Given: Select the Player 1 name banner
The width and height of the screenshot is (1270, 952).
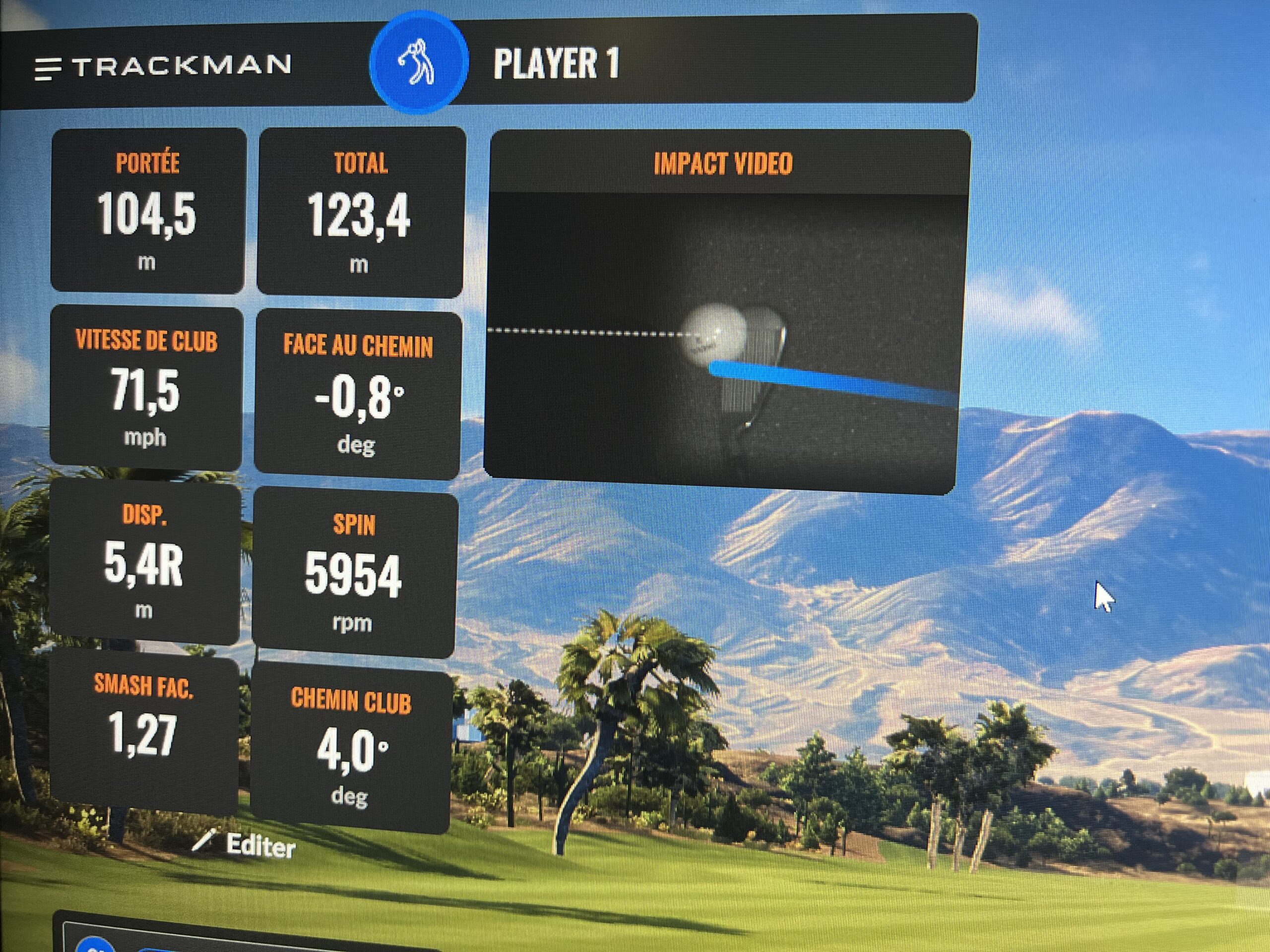Looking at the screenshot, I should [556, 63].
